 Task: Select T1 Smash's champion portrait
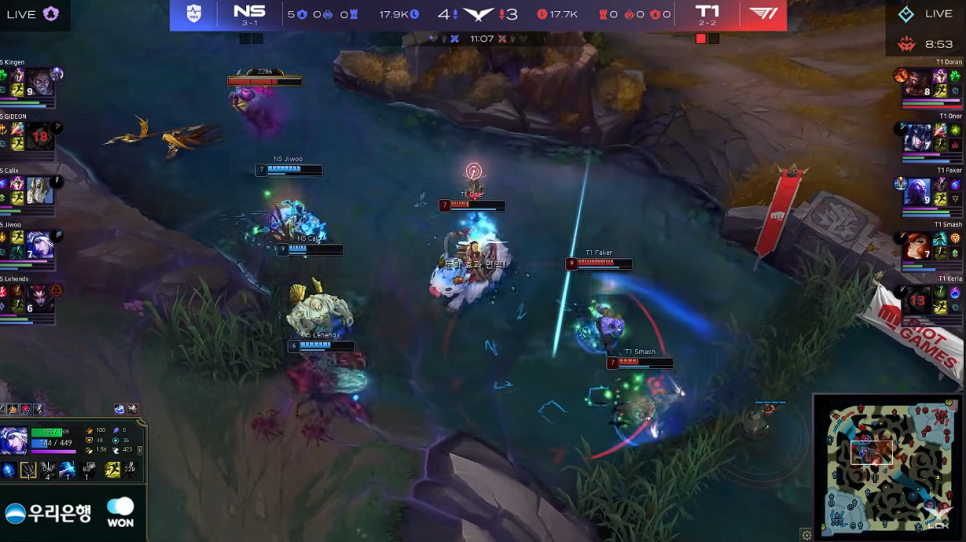click(x=918, y=245)
